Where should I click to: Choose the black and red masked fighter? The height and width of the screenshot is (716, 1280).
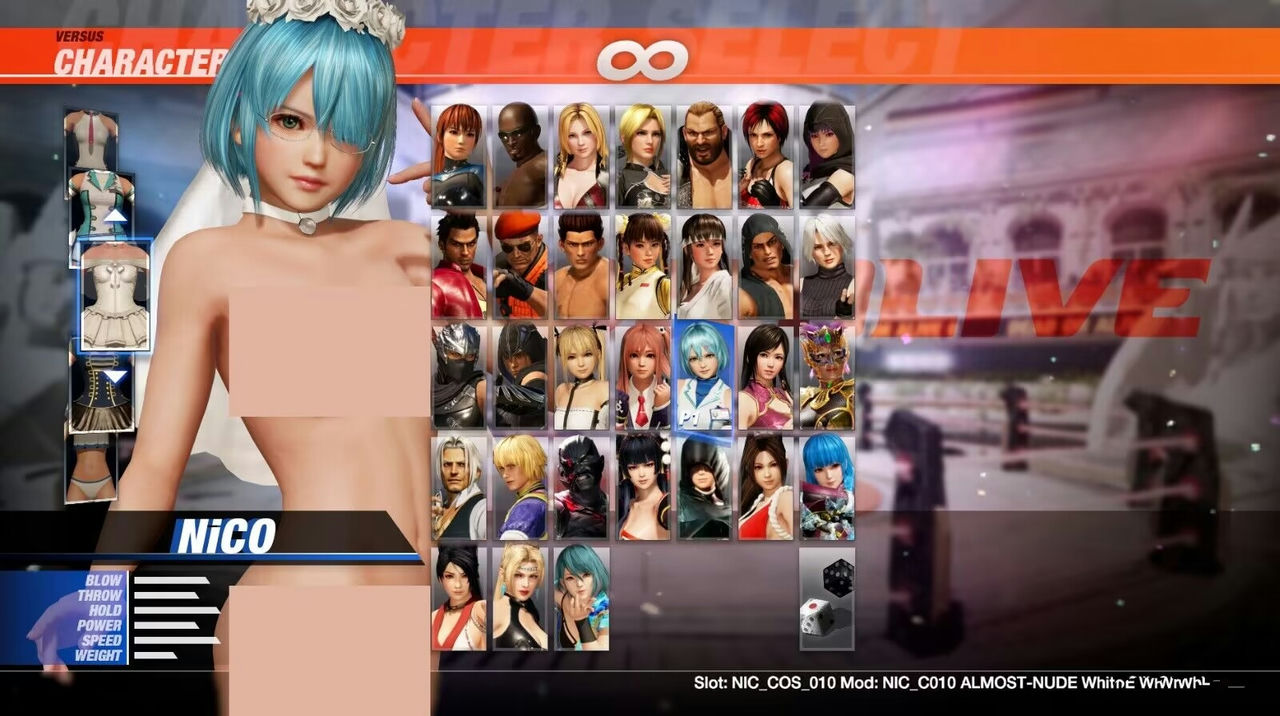[581, 487]
